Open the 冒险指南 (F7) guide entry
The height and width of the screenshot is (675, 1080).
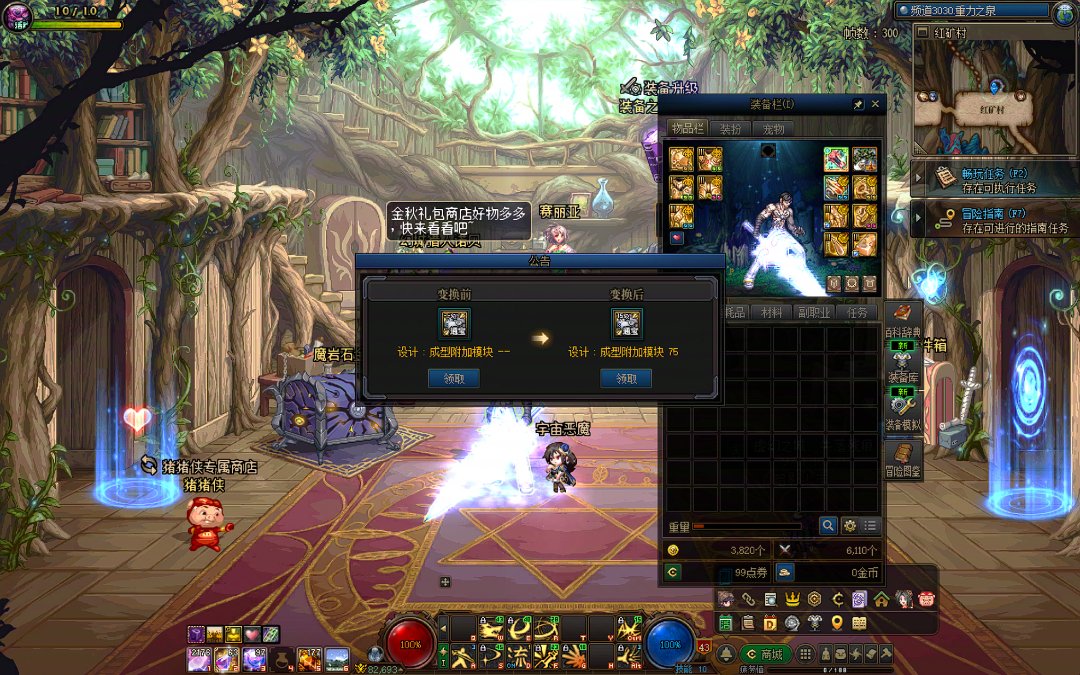(x=995, y=220)
